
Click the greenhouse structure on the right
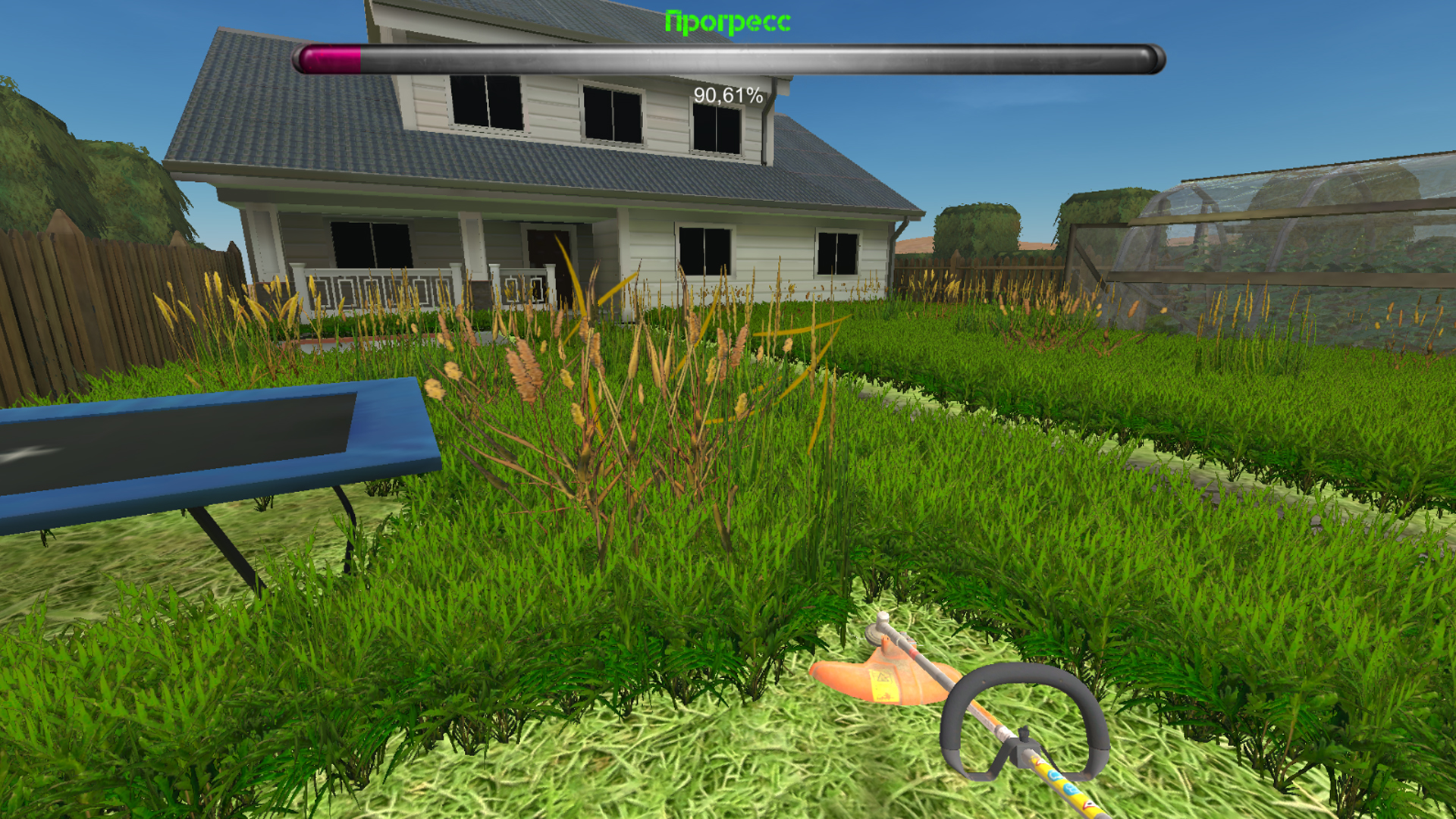tap(1289, 227)
